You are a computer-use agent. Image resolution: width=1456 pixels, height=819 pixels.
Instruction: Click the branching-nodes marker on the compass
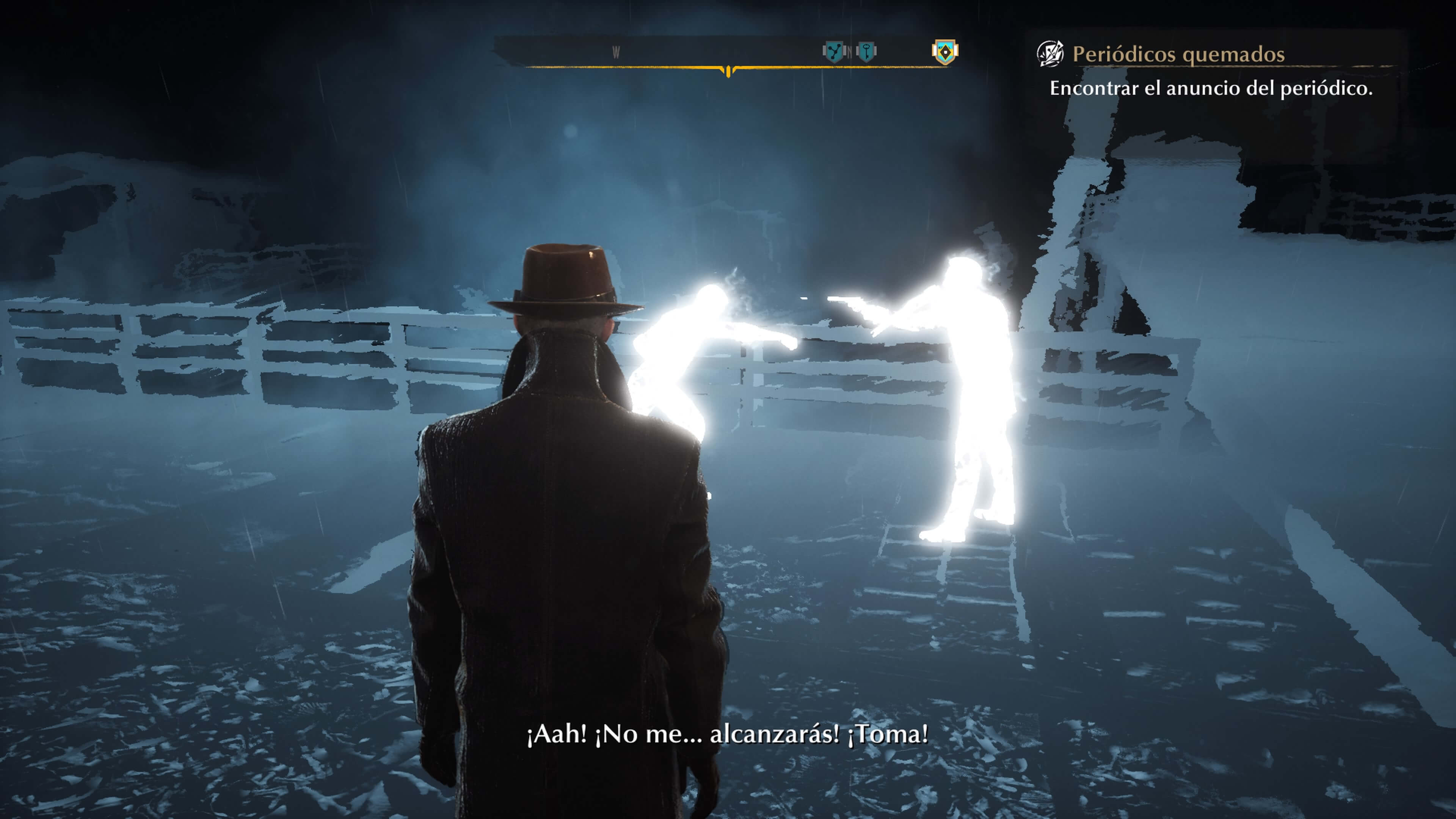[833, 52]
